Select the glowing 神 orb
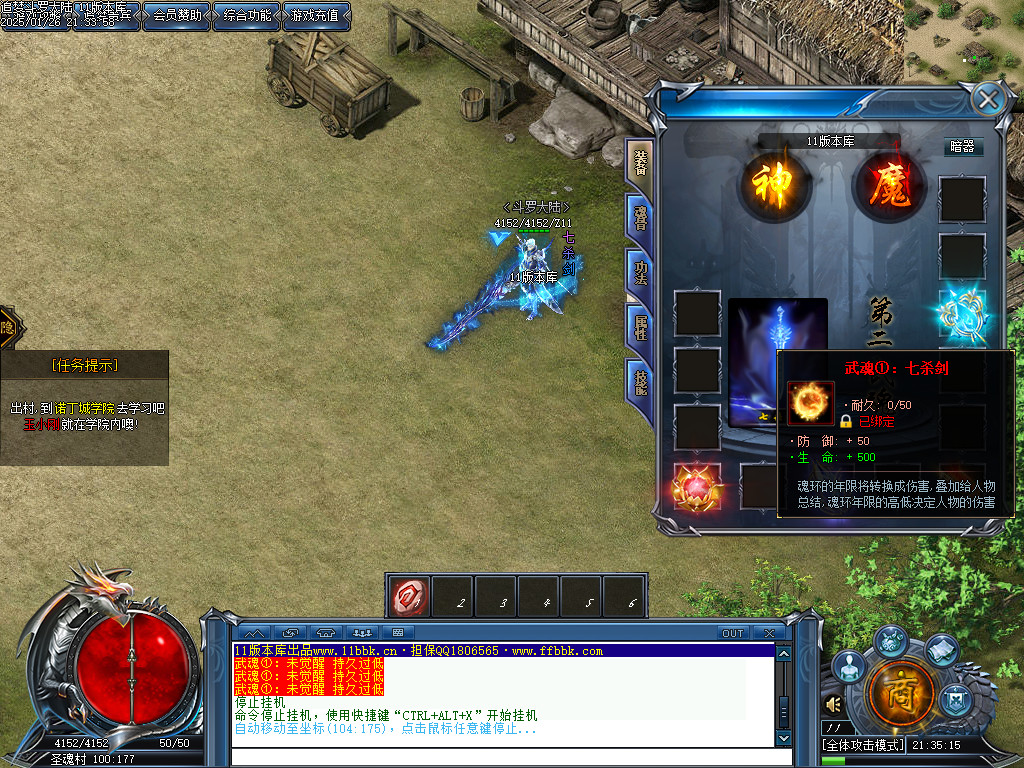Screen dimensions: 1024x768 [x=773, y=186]
